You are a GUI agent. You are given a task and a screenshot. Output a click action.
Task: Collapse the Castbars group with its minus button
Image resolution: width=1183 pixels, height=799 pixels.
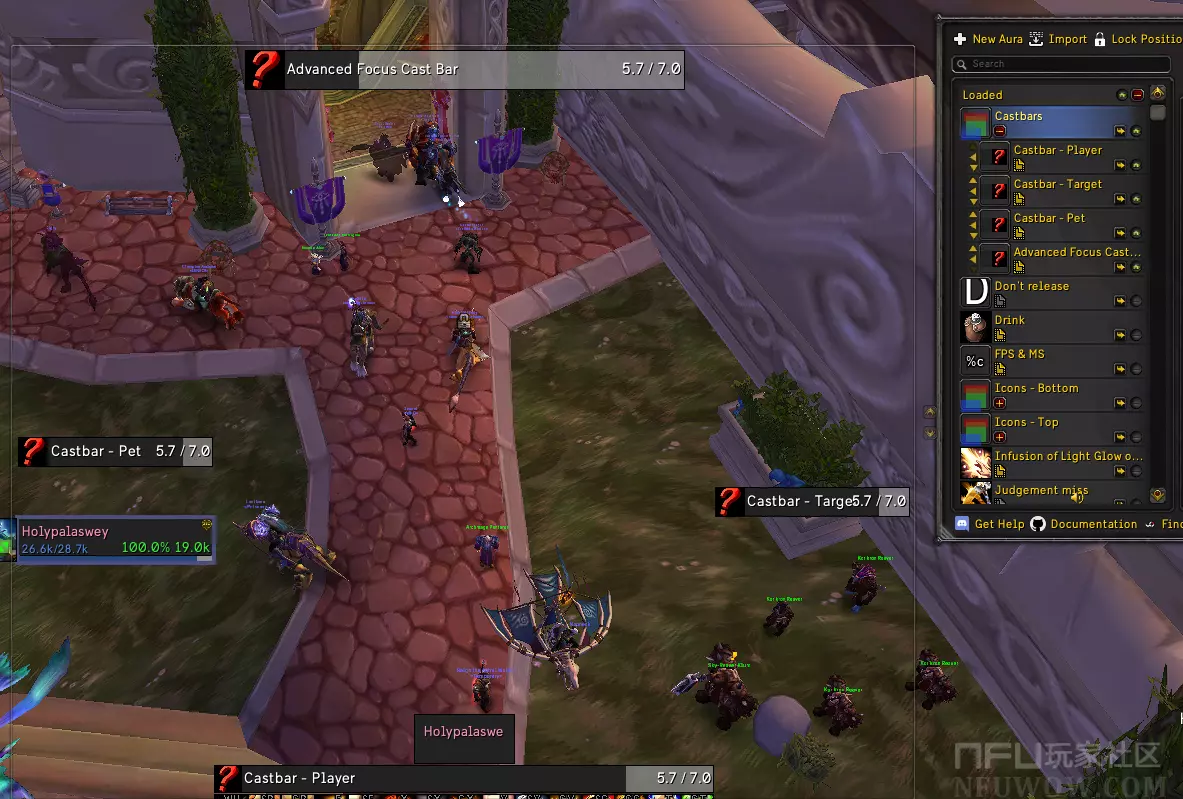pos(1000,131)
